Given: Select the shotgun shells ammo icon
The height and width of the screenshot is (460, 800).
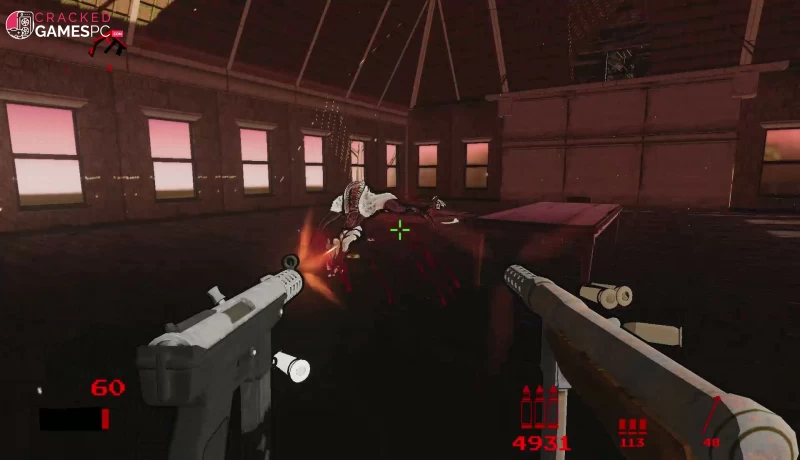Looking at the screenshot, I should [x=632, y=425].
